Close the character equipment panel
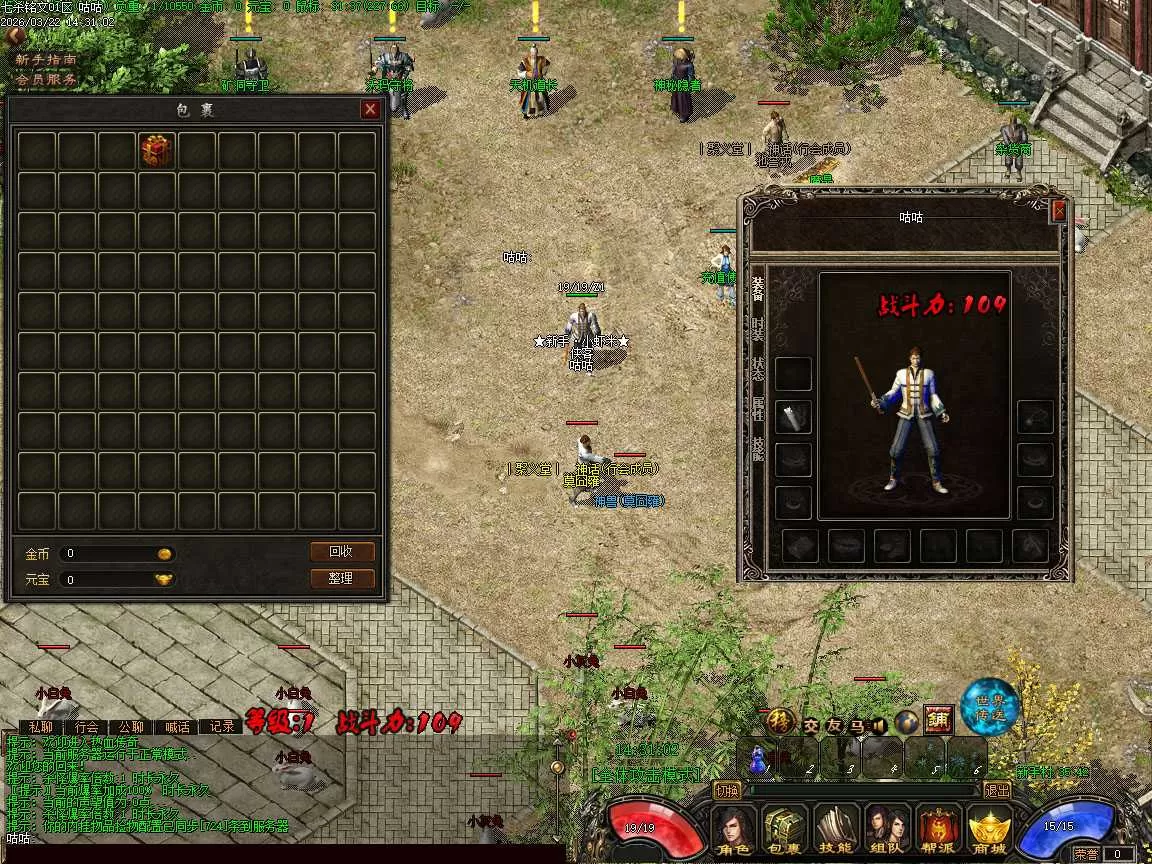The image size is (1152, 864). click(1060, 211)
